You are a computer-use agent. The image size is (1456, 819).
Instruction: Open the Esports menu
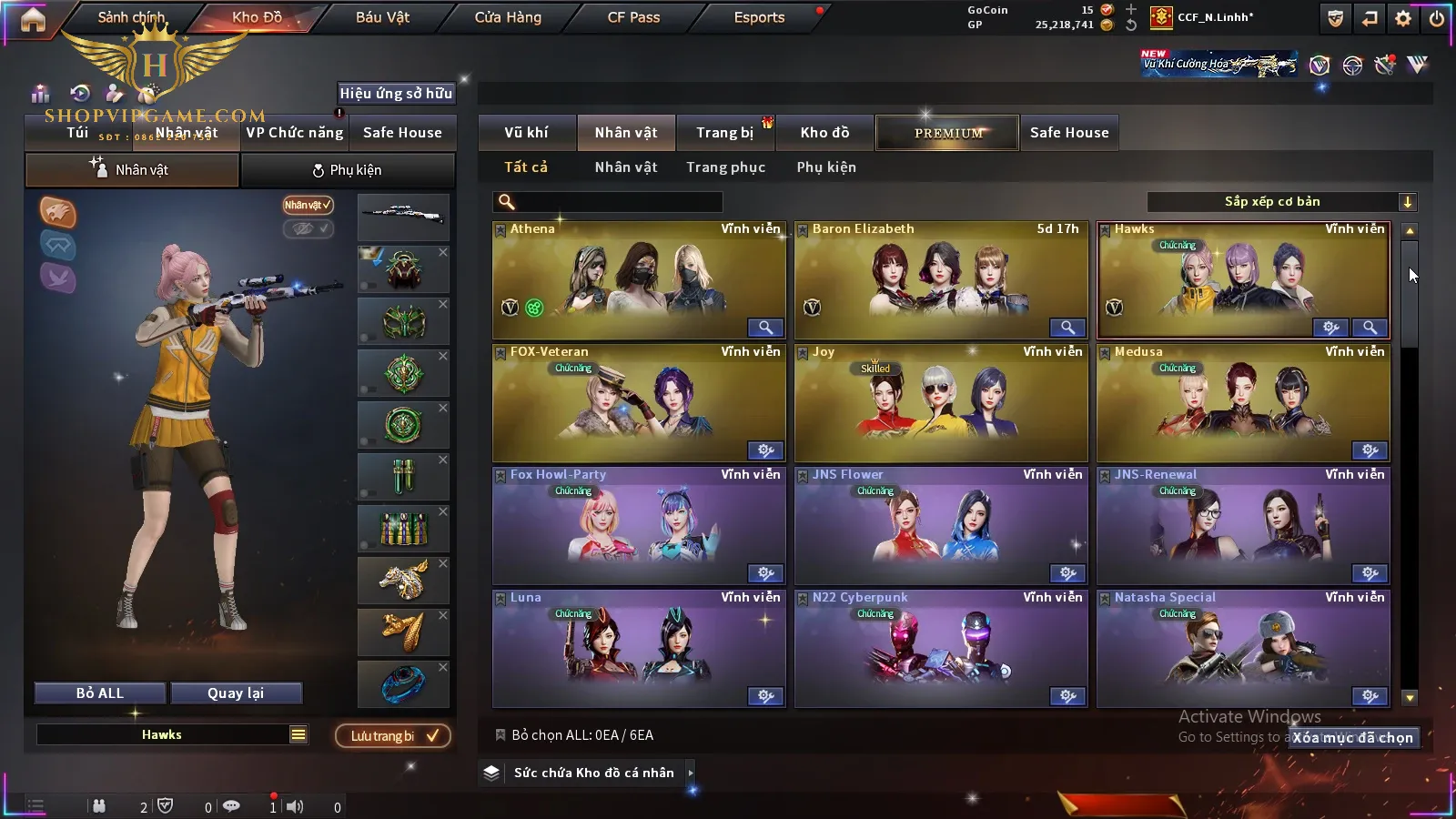coord(759,17)
